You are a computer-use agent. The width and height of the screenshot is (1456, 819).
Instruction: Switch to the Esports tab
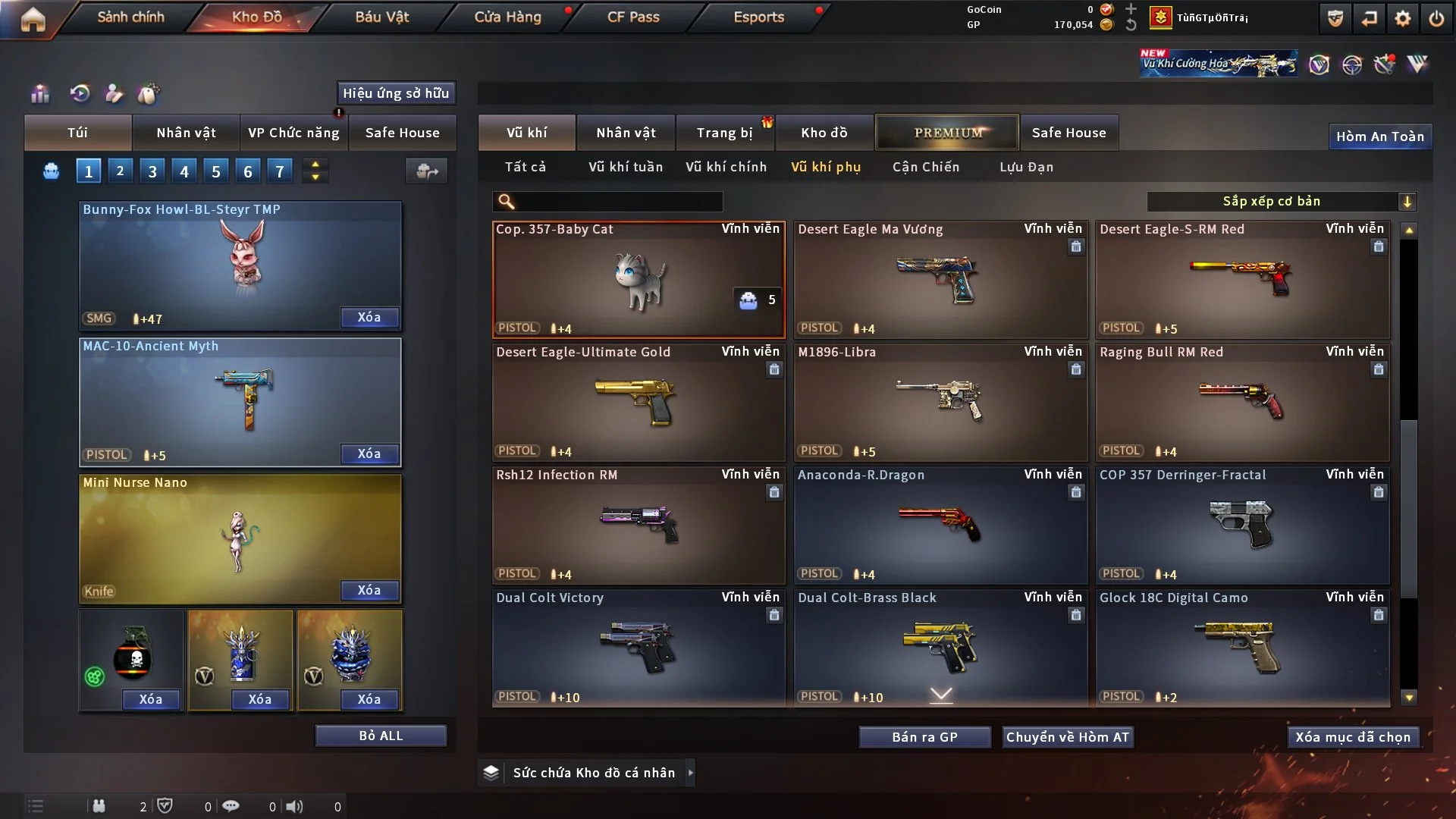point(758,17)
